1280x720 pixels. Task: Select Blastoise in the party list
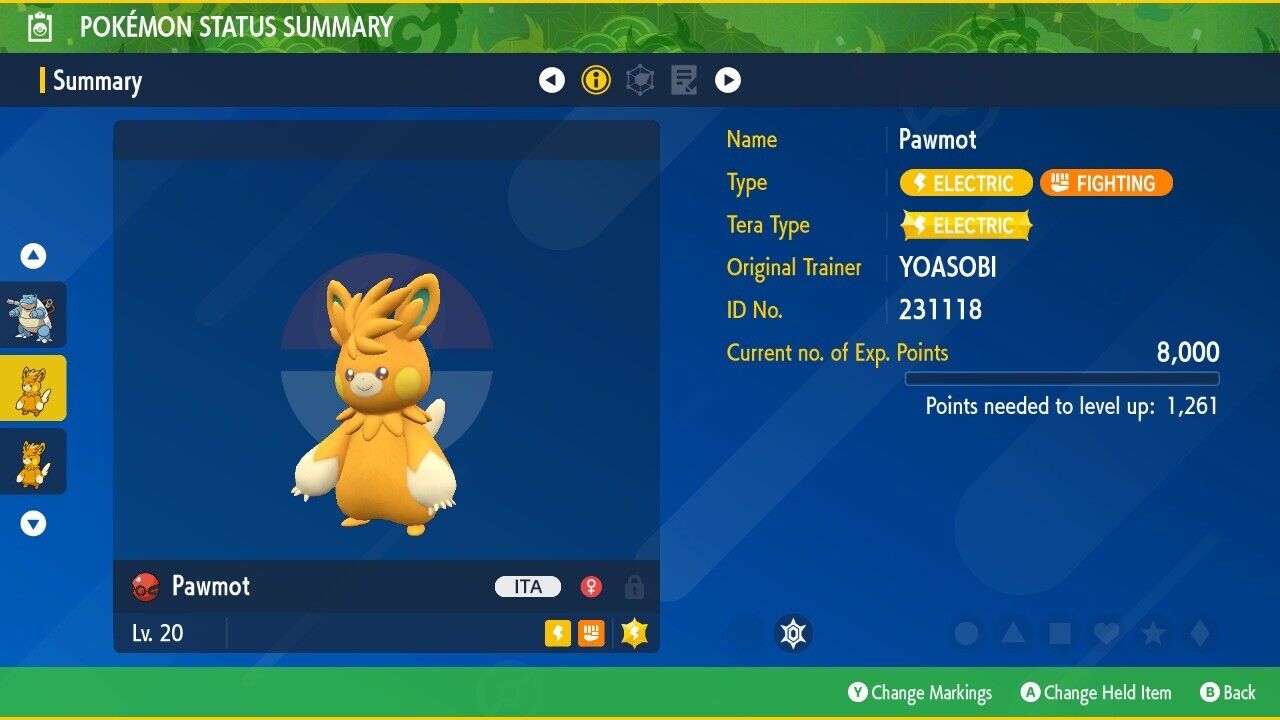33,315
